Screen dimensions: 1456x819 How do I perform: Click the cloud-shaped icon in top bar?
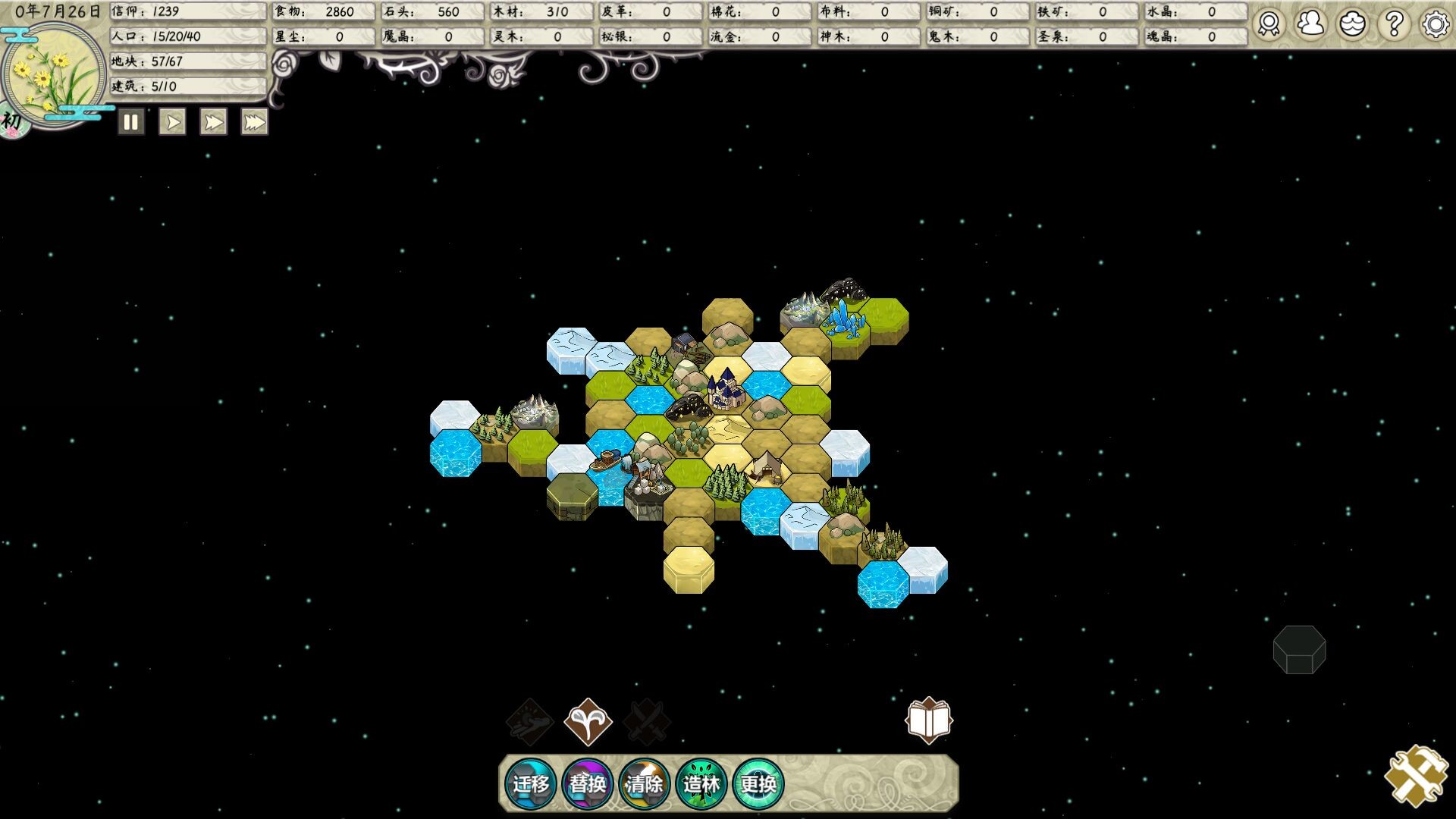coord(1352,24)
